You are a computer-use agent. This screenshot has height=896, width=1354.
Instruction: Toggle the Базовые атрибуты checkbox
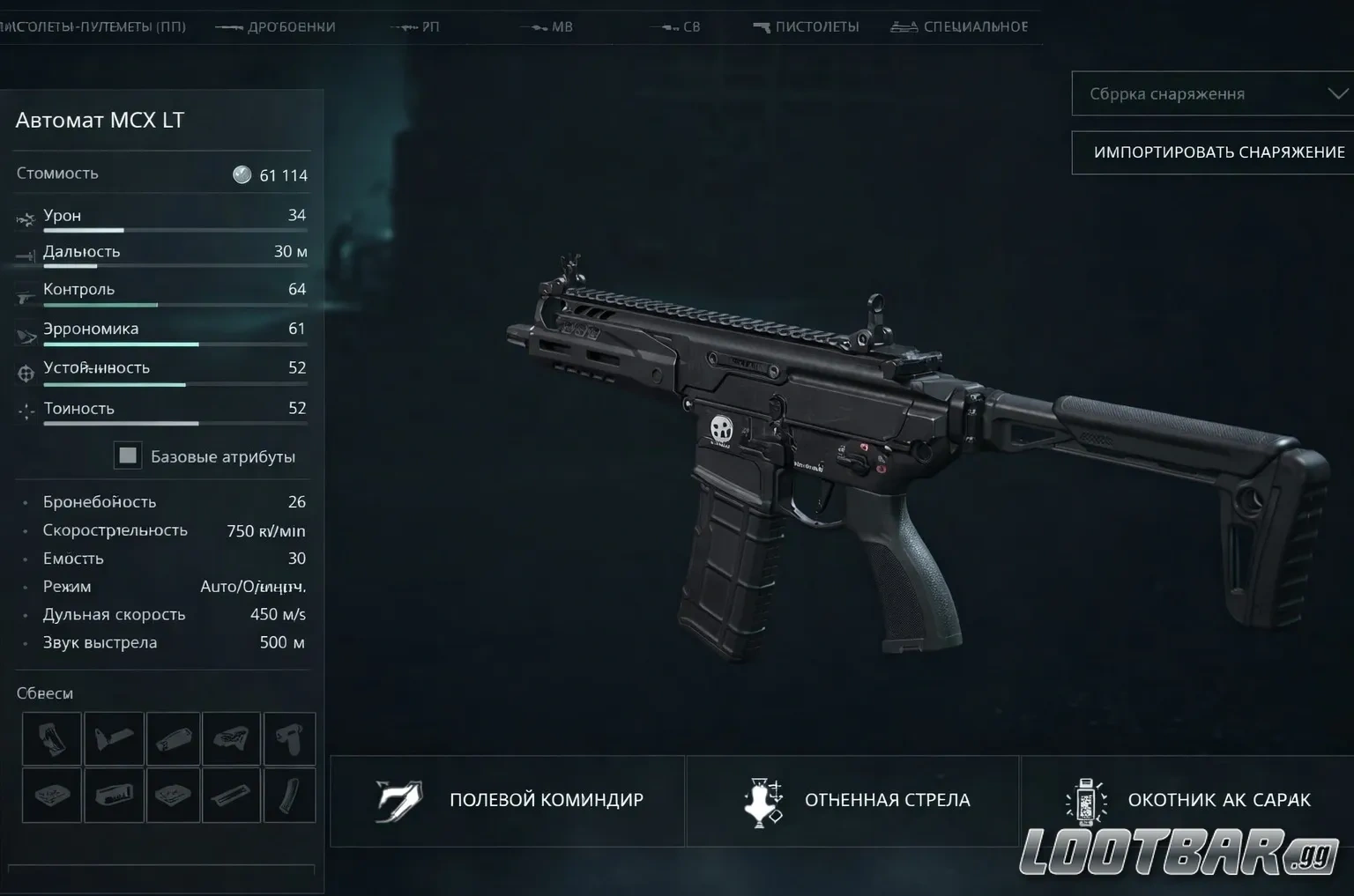129,455
